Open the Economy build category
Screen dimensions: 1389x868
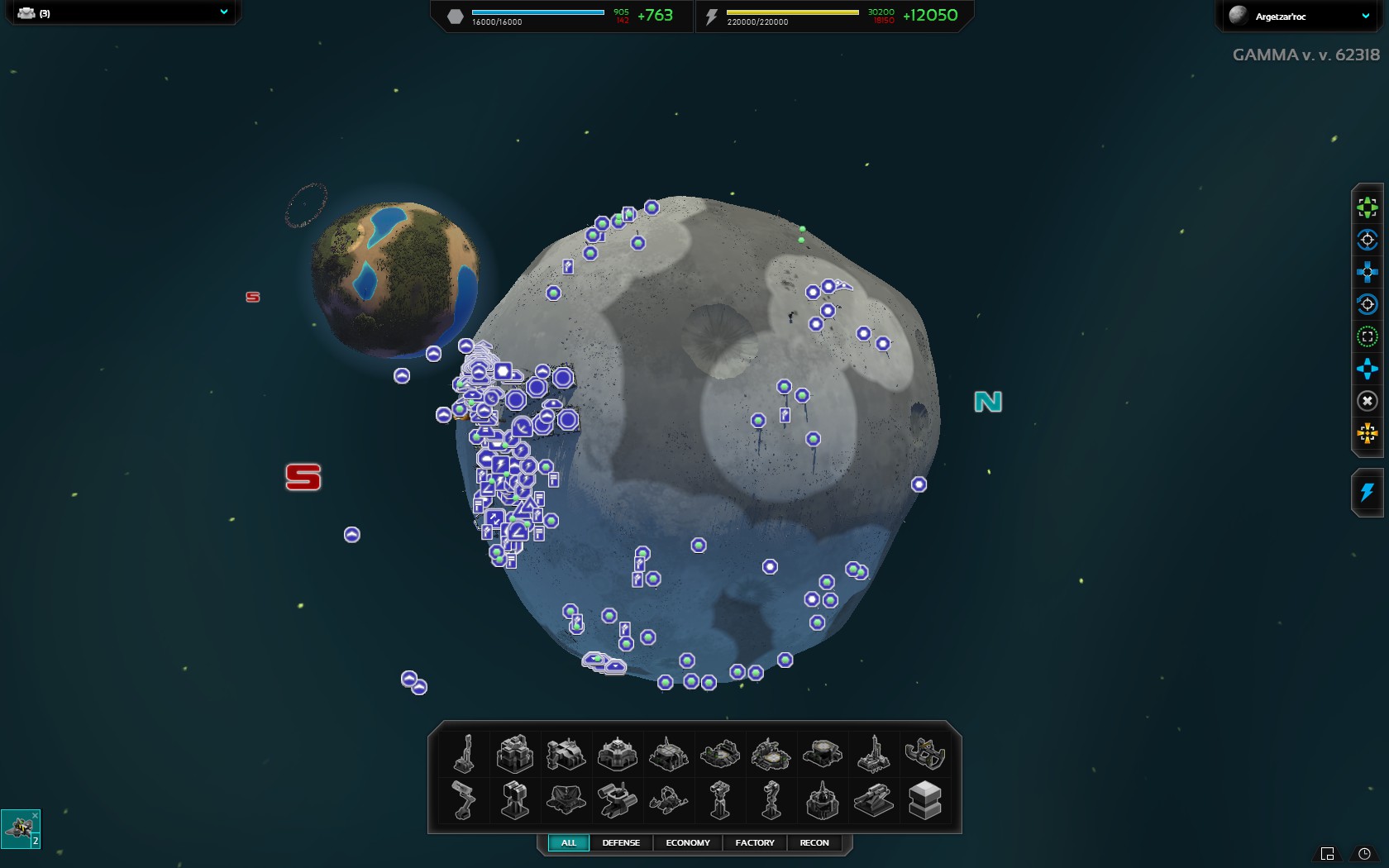[x=687, y=842]
